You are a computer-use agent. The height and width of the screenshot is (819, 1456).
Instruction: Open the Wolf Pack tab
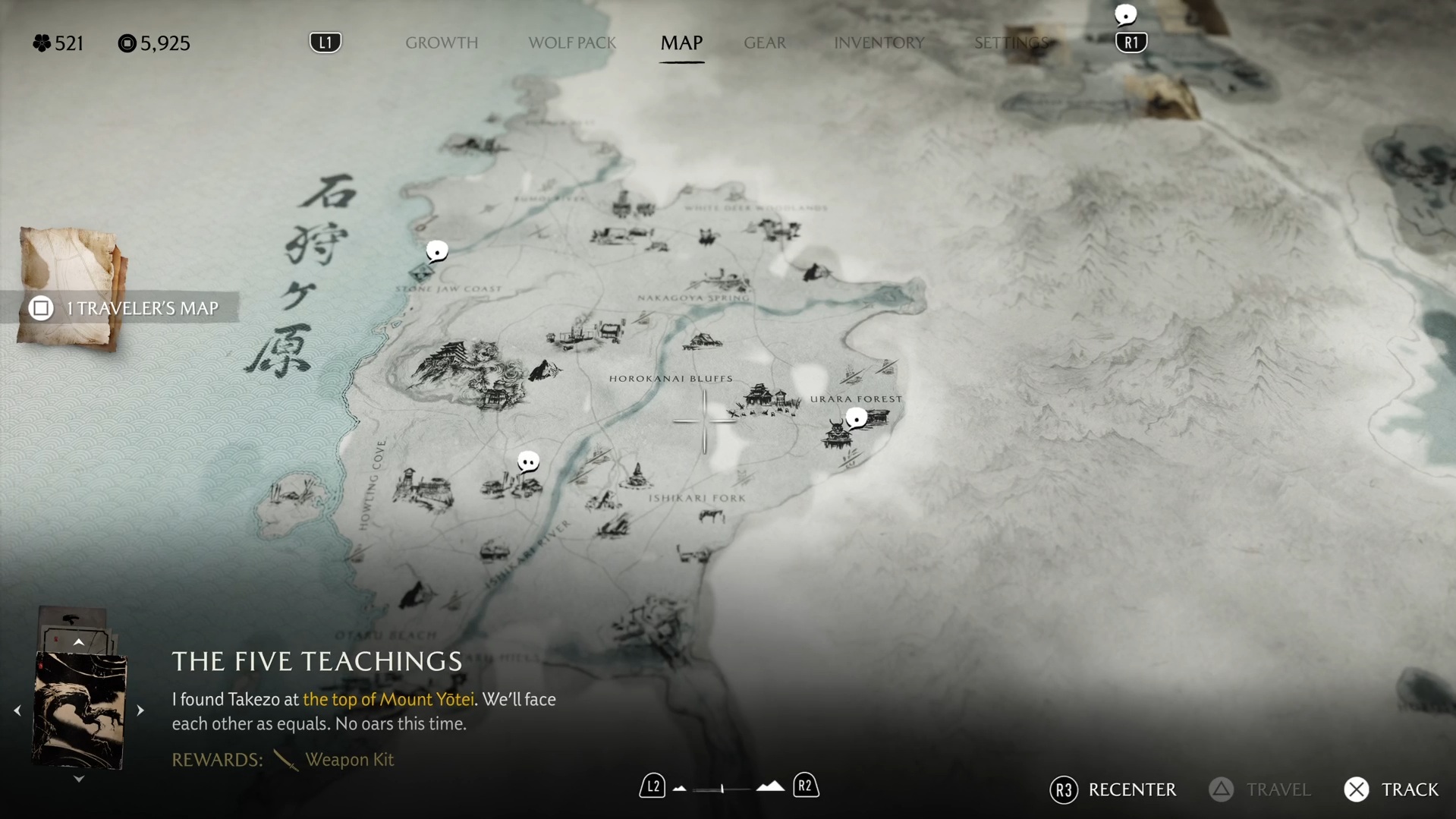click(572, 43)
